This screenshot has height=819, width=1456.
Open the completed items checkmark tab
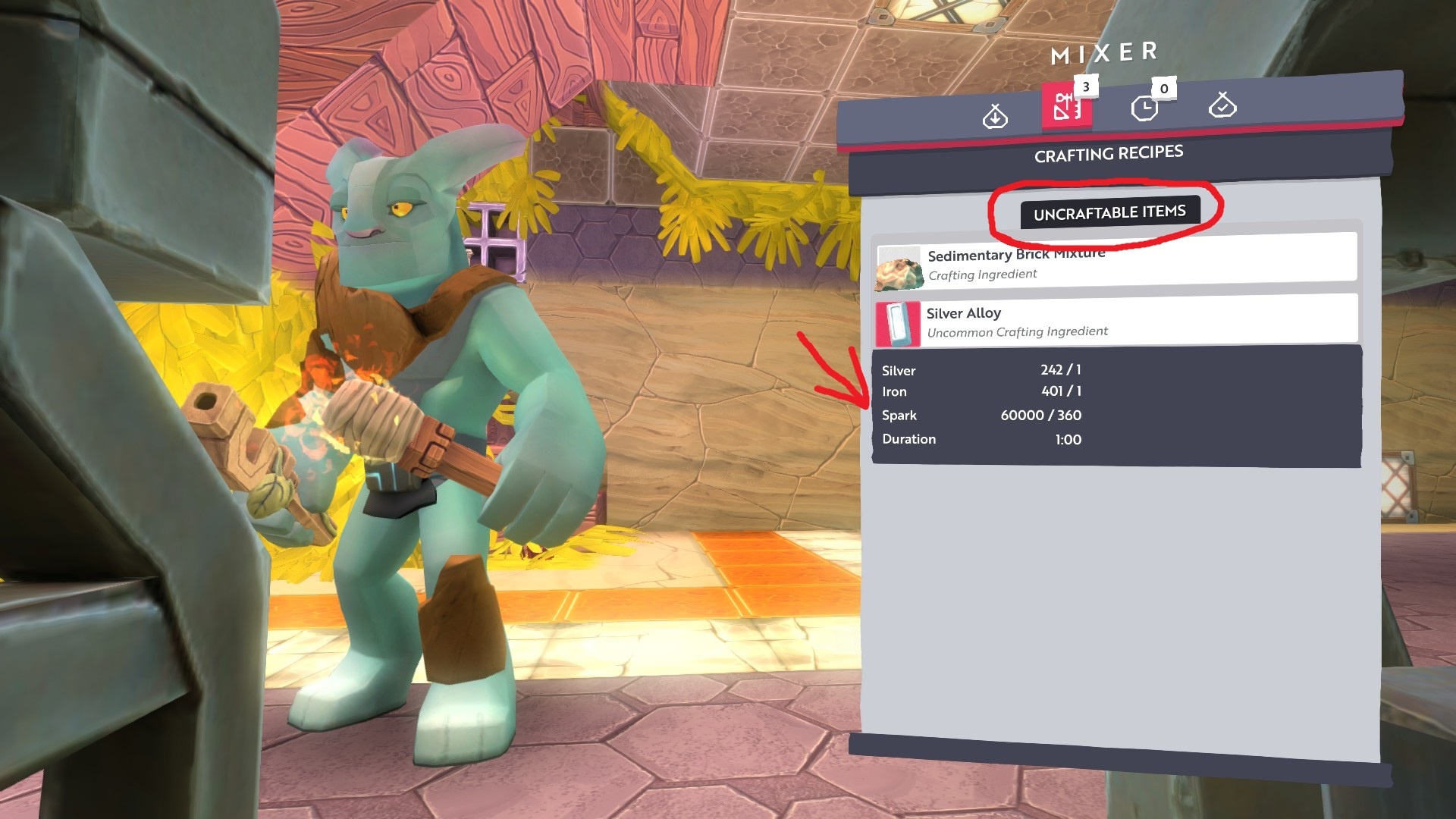click(1222, 105)
